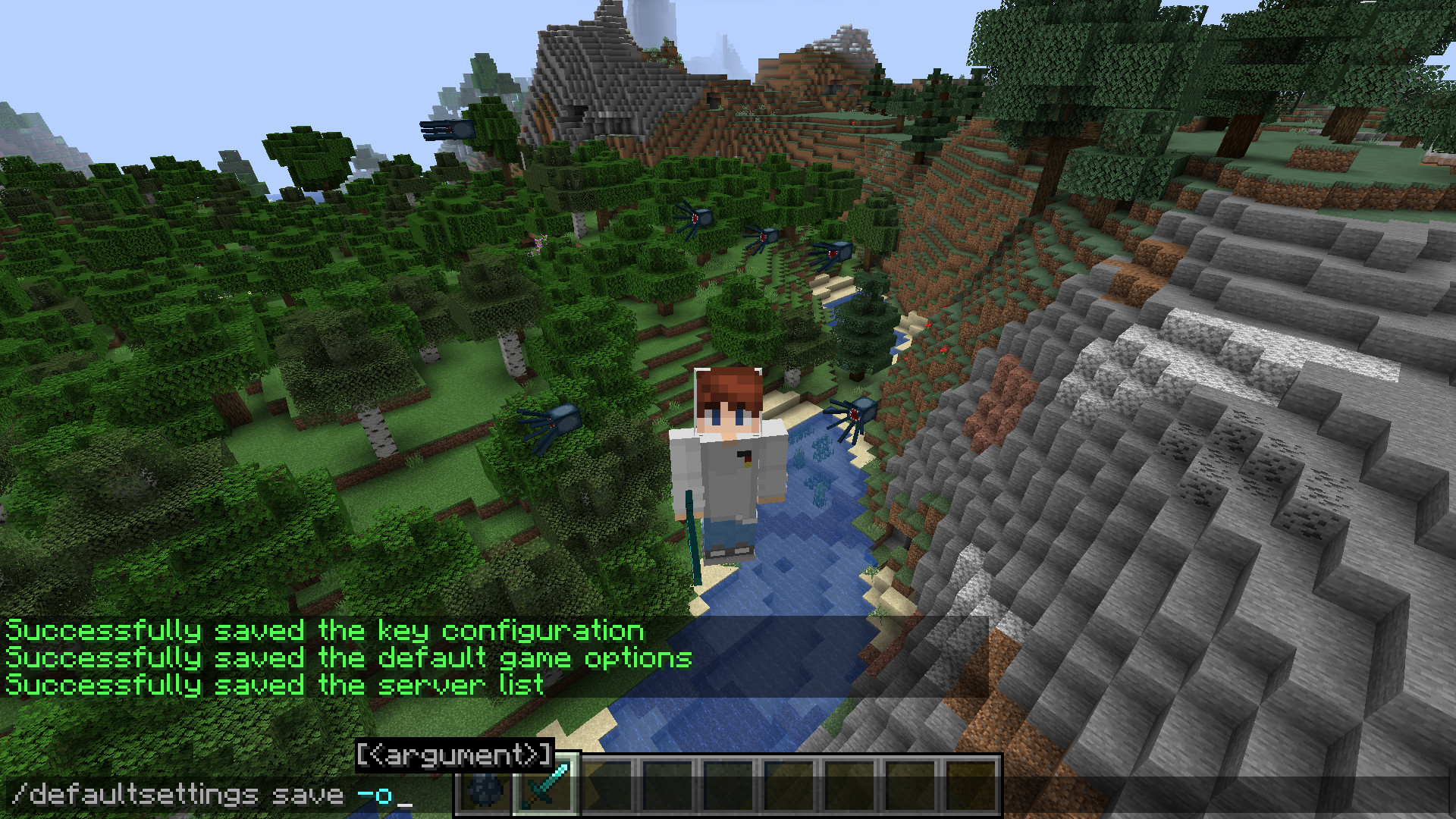1456x819 pixels.
Task: Open the [<argument>] command suggestion tooltip
Action: coord(453,754)
